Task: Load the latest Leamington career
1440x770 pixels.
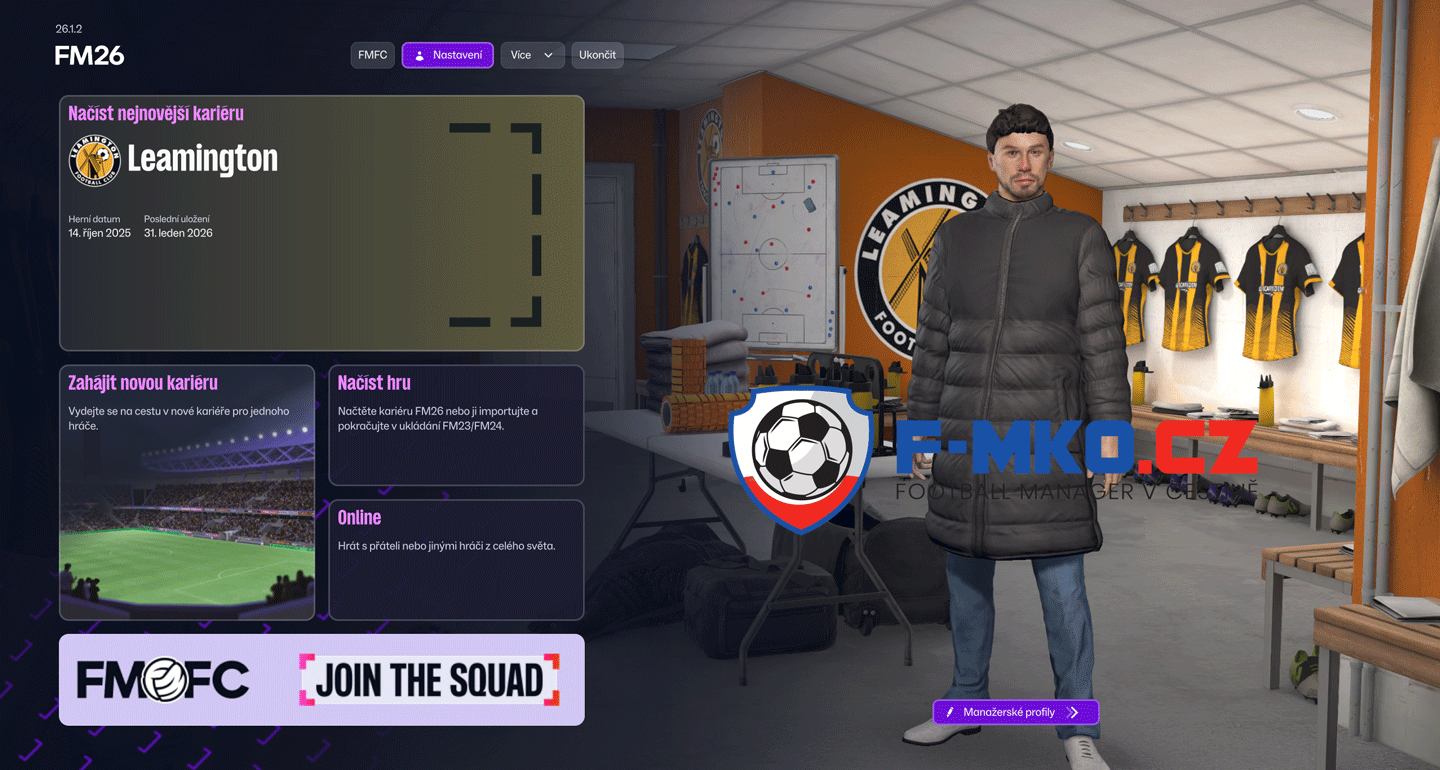Action: pyautogui.click(x=321, y=223)
